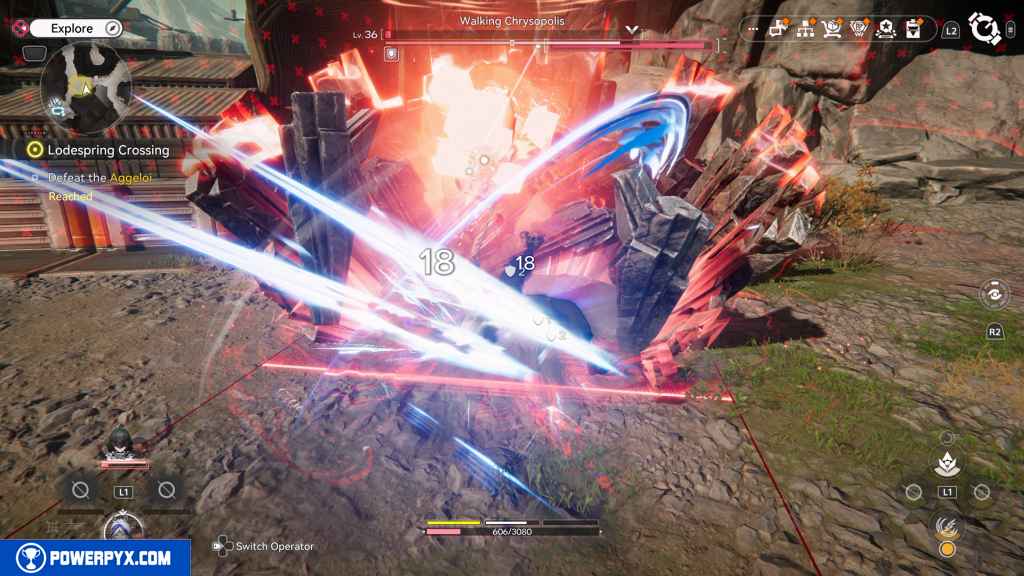Open the inverted triangle emblem icon

(858, 29)
